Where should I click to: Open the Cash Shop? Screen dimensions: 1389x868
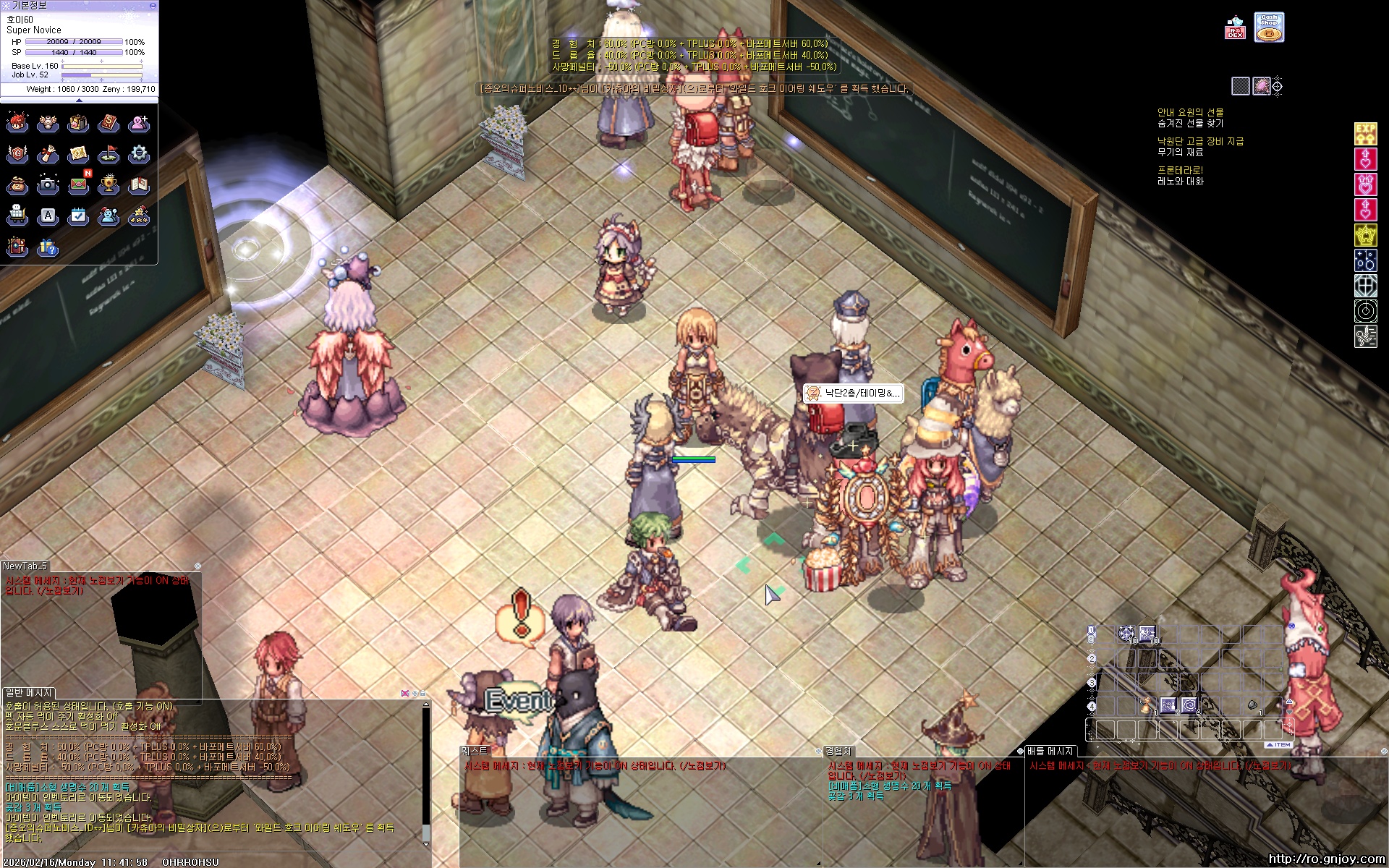click(x=1269, y=27)
